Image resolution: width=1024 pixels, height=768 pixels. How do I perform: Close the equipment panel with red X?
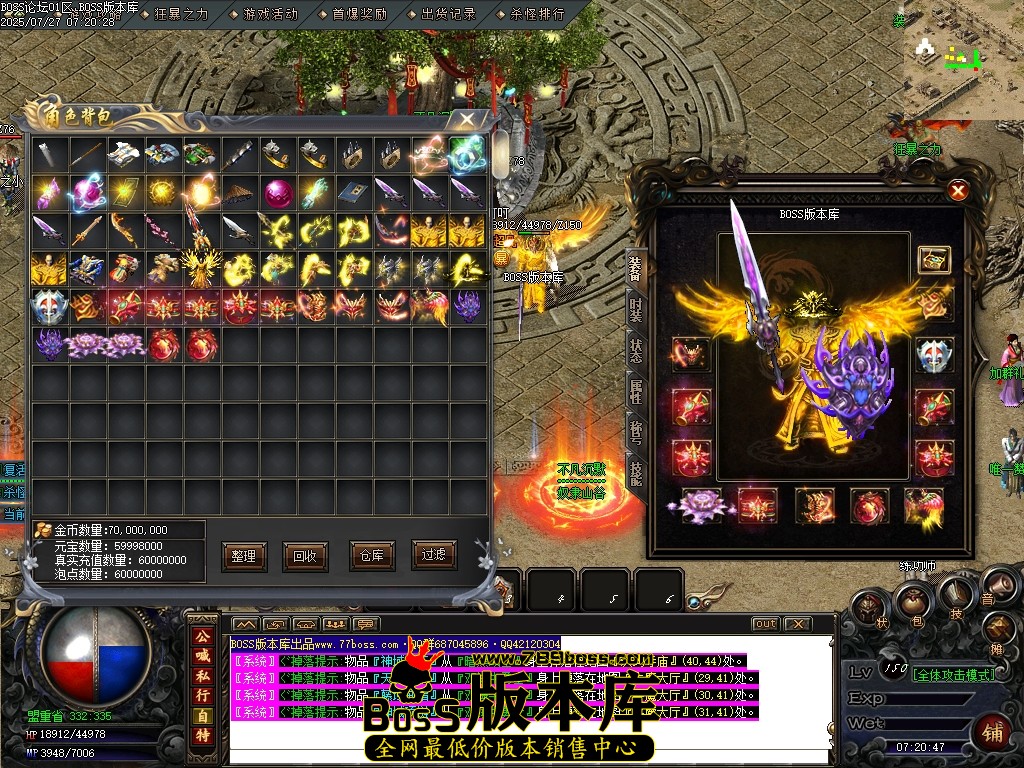[x=958, y=190]
